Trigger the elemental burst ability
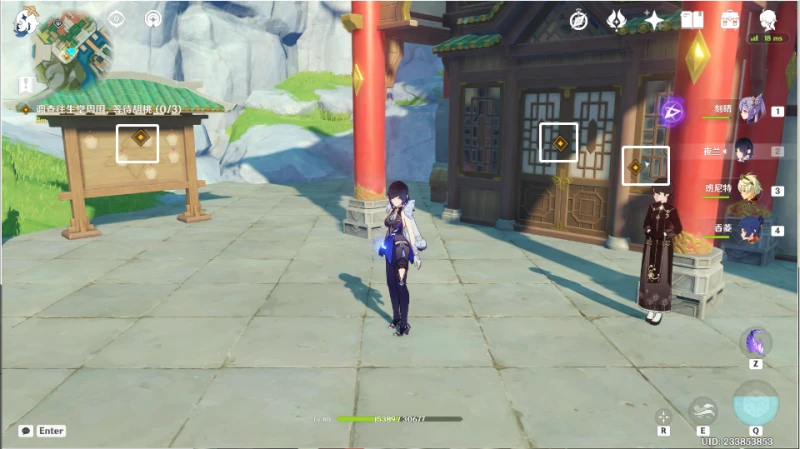Viewport: 800px width, 449px height. pos(755,402)
